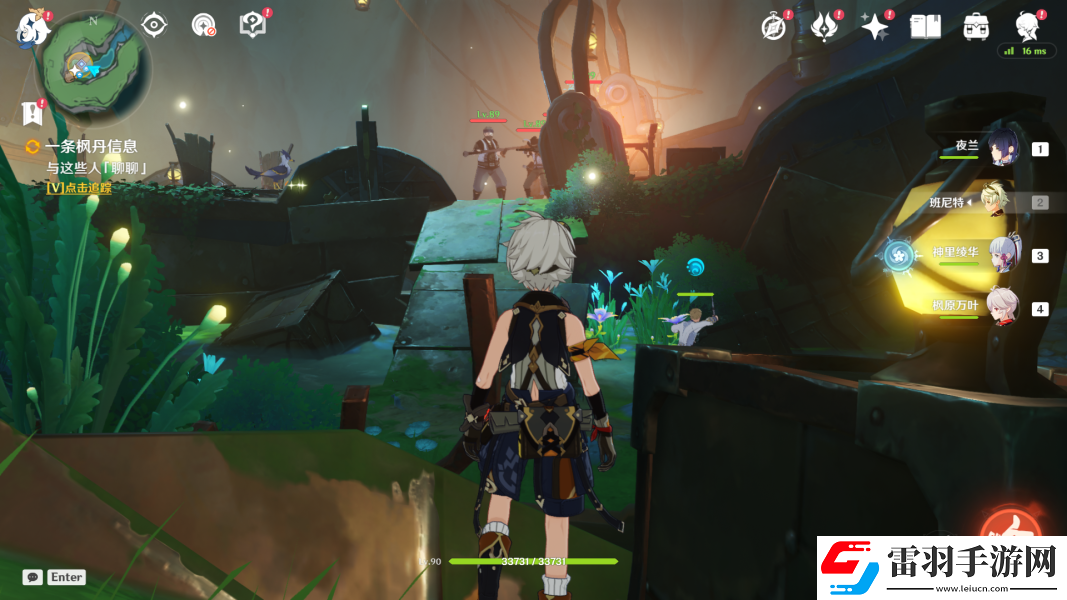Click the quest navigation icon beside the eye
This screenshot has height=600, width=1067.
coord(203,25)
